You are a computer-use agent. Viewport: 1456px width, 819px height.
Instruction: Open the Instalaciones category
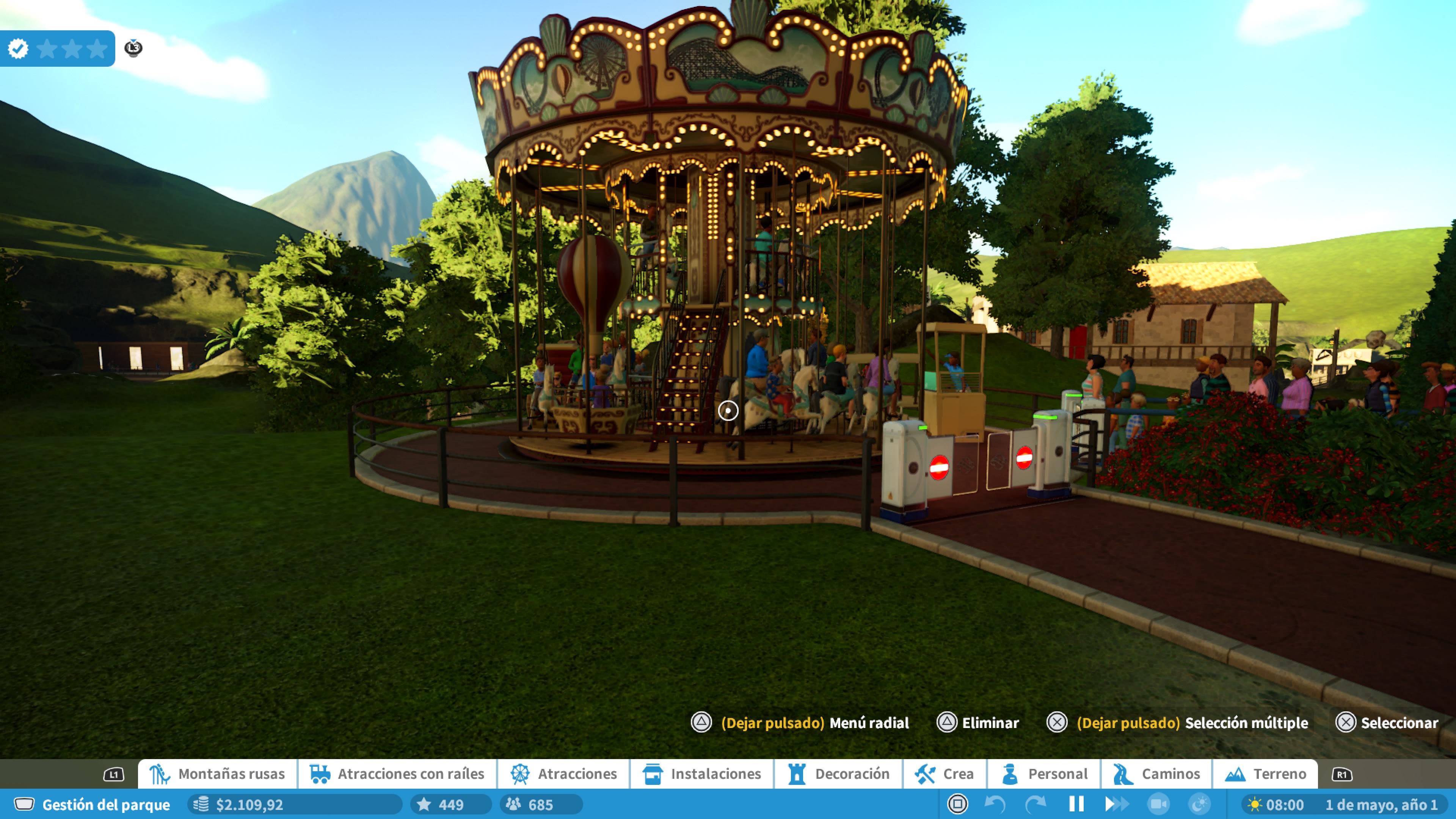click(x=702, y=774)
